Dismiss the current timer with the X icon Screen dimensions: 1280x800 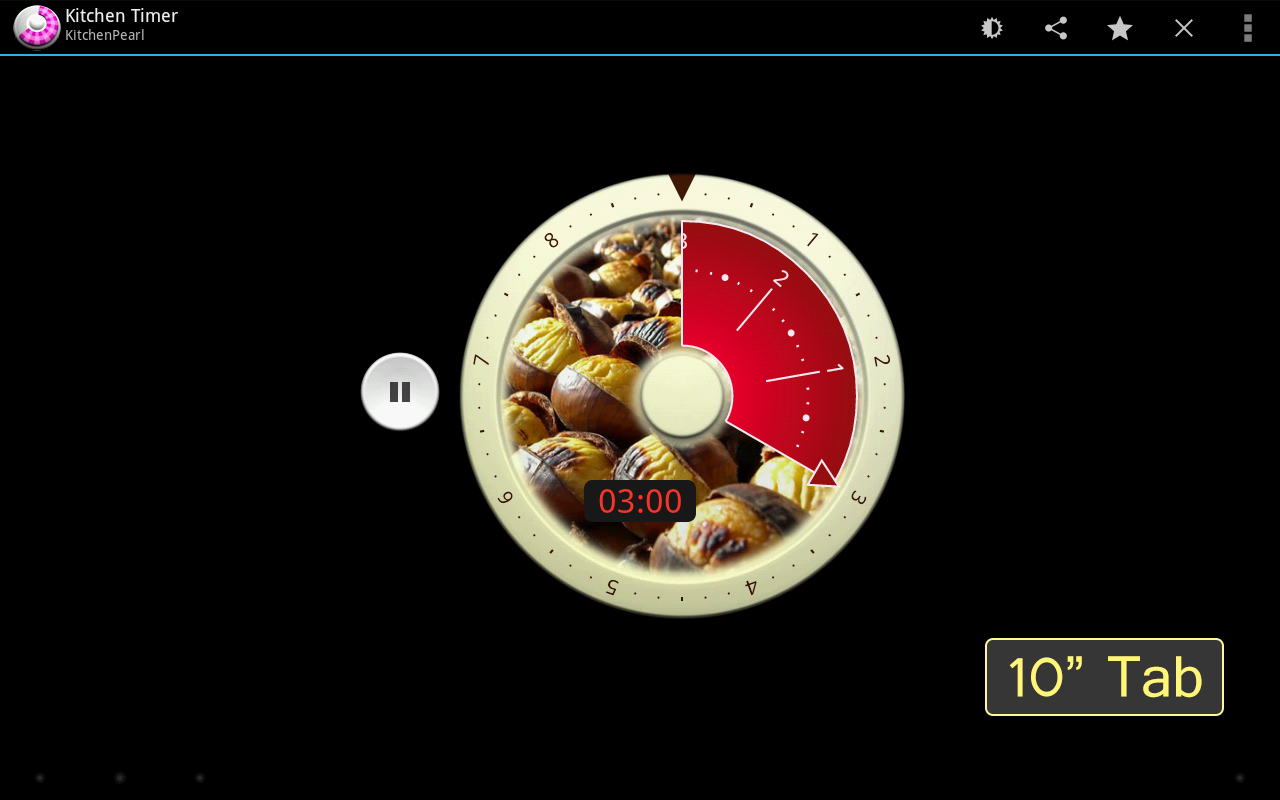[x=1183, y=27]
